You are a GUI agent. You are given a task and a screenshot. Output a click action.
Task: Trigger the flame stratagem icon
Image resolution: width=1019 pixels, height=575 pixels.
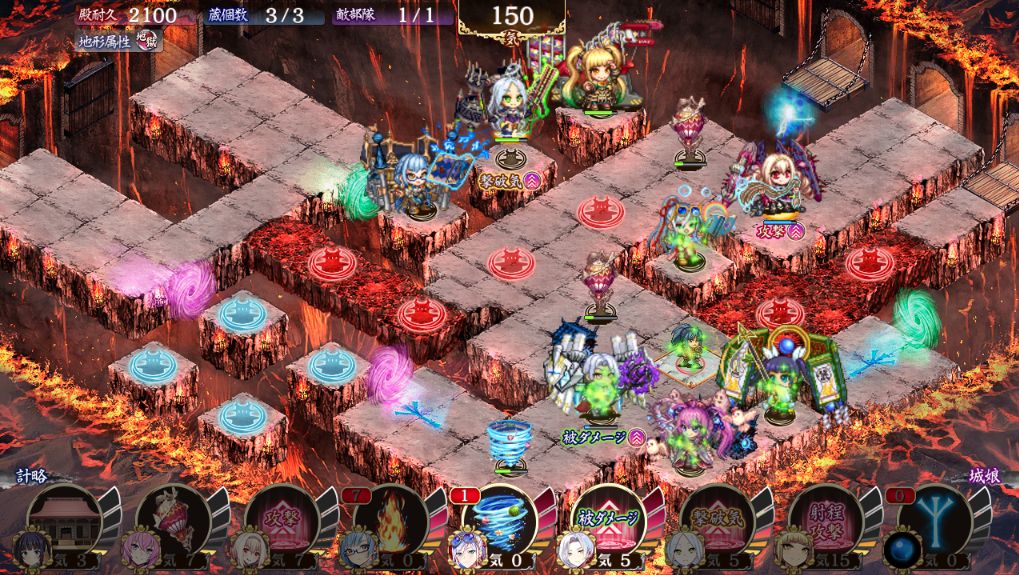click(391, 518)
